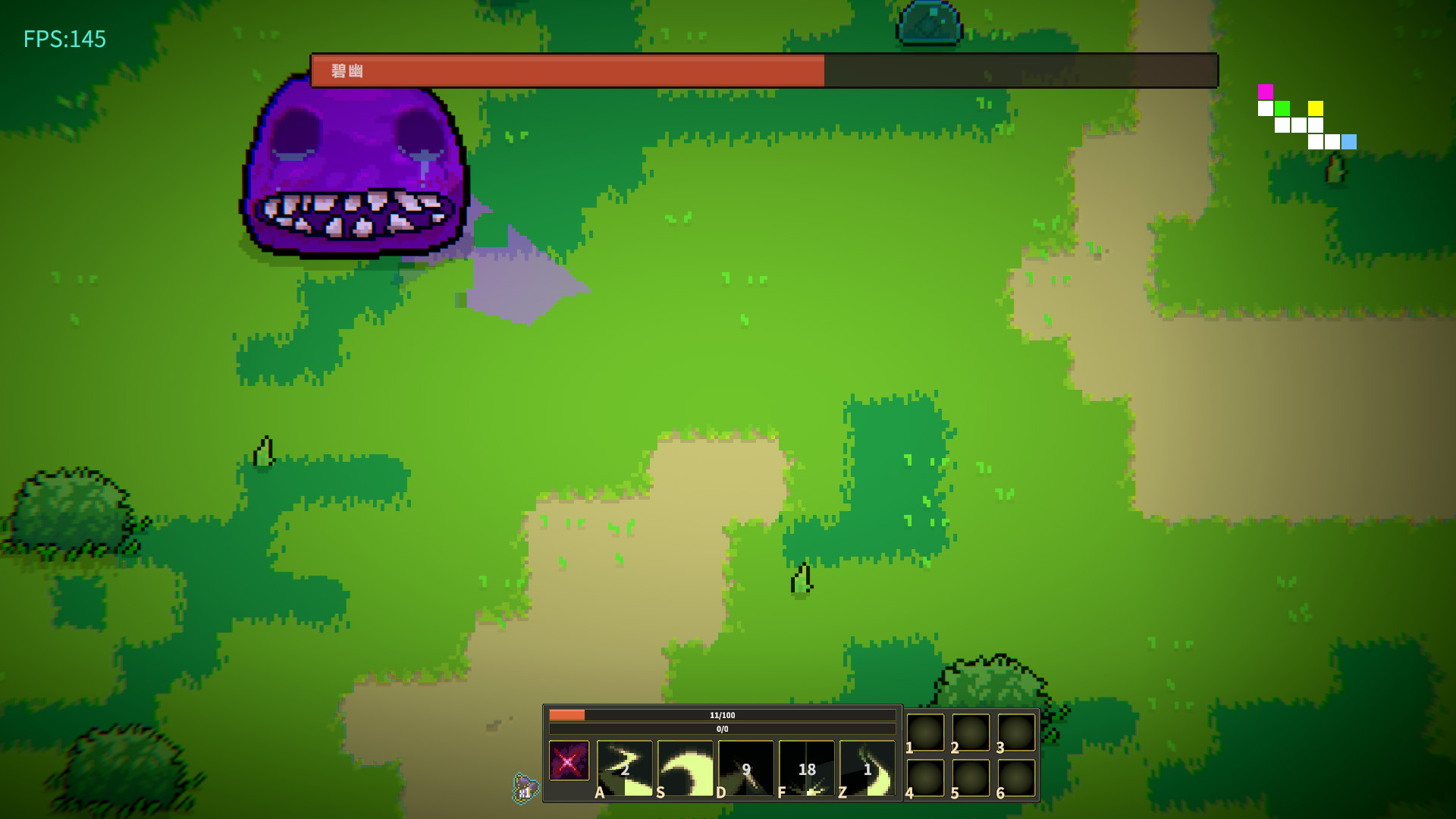Screen dimensions: 1456x819
Task: Activate the skill D icon showing 9 charges
Action: (x=745, y=768)
